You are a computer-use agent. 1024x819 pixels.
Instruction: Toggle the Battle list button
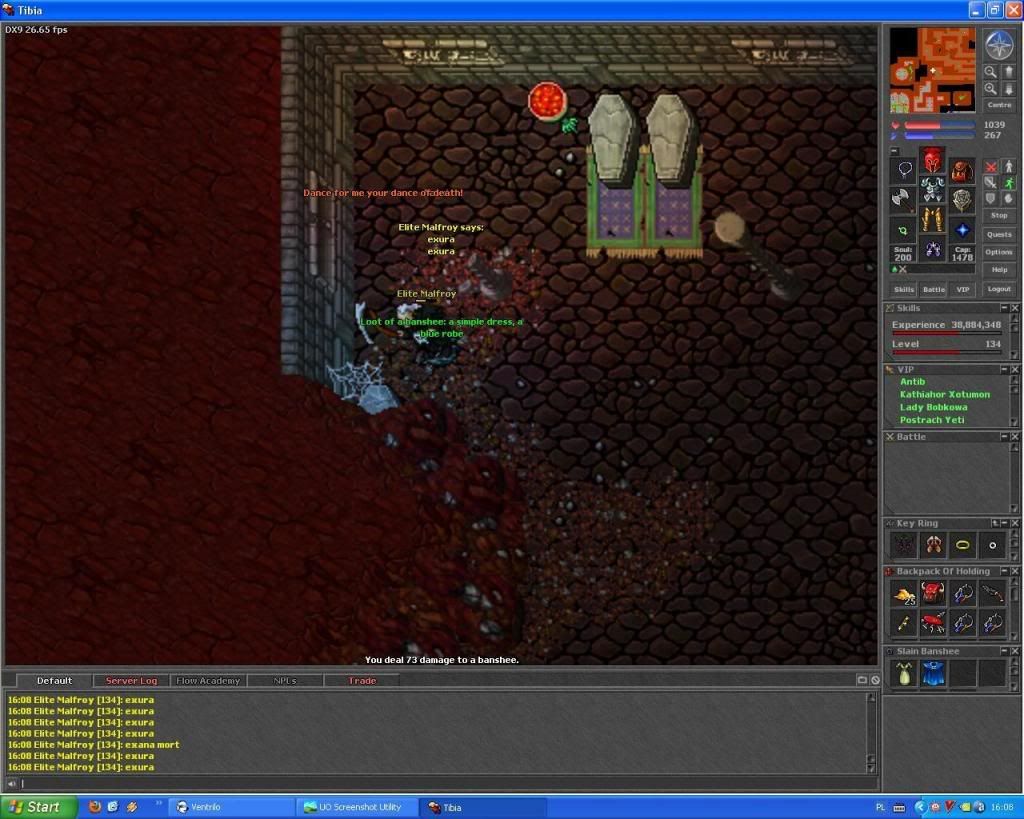pyautogui.click(x=933, y=289)
